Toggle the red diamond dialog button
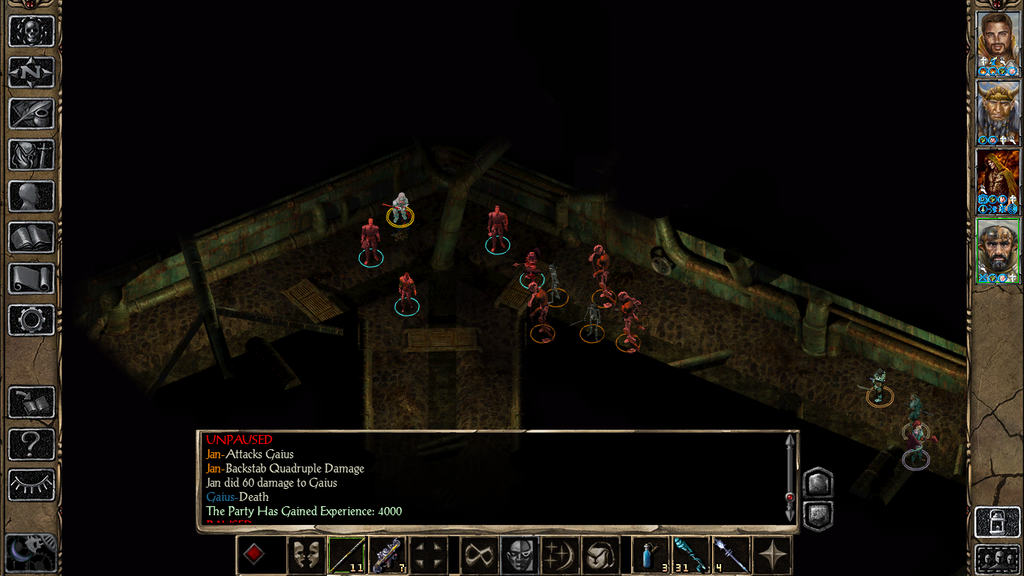This screenshot has width=1024, height=576. point(255,555)
